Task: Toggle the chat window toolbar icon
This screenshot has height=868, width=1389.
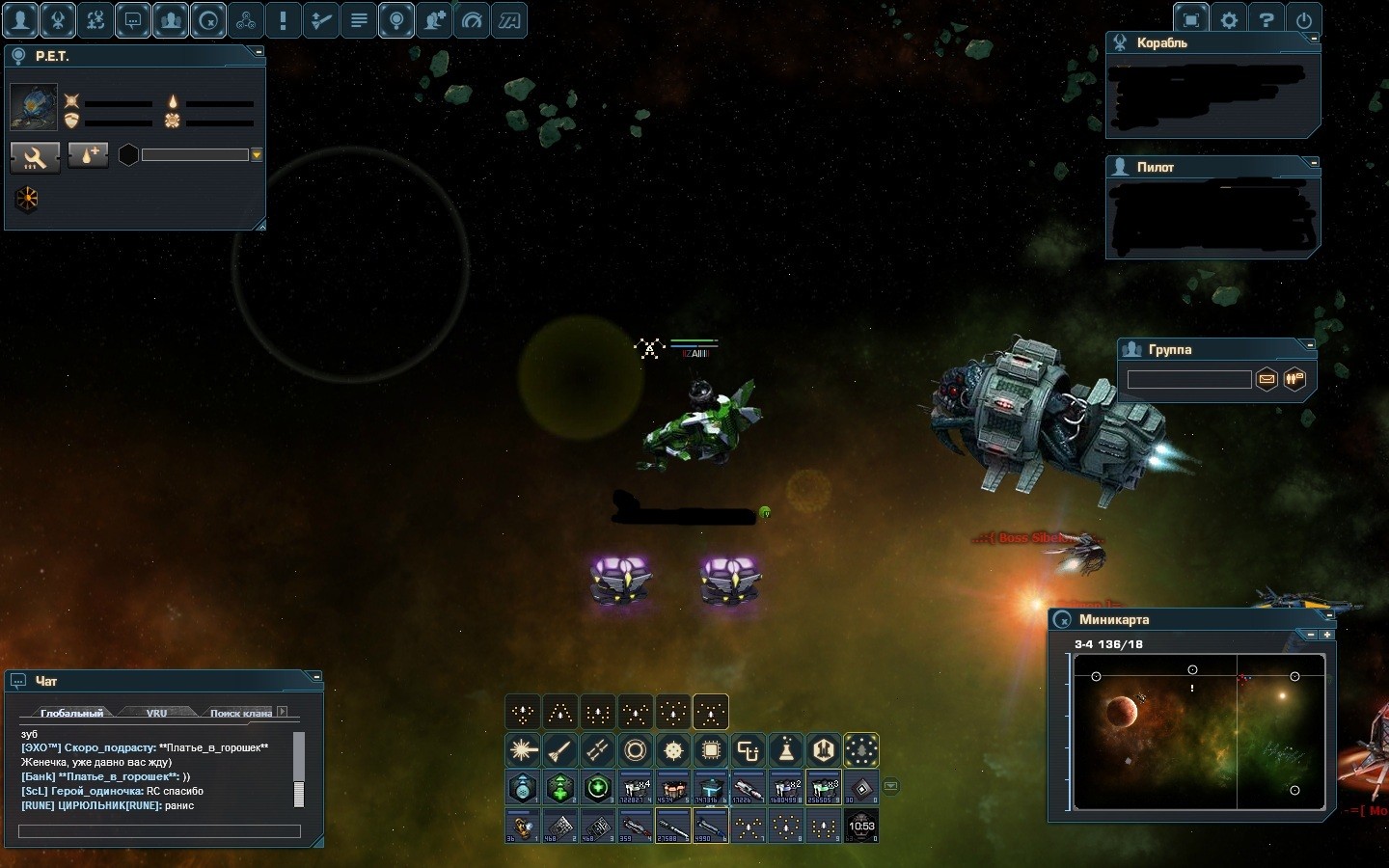Action: [x=133, y=19]
